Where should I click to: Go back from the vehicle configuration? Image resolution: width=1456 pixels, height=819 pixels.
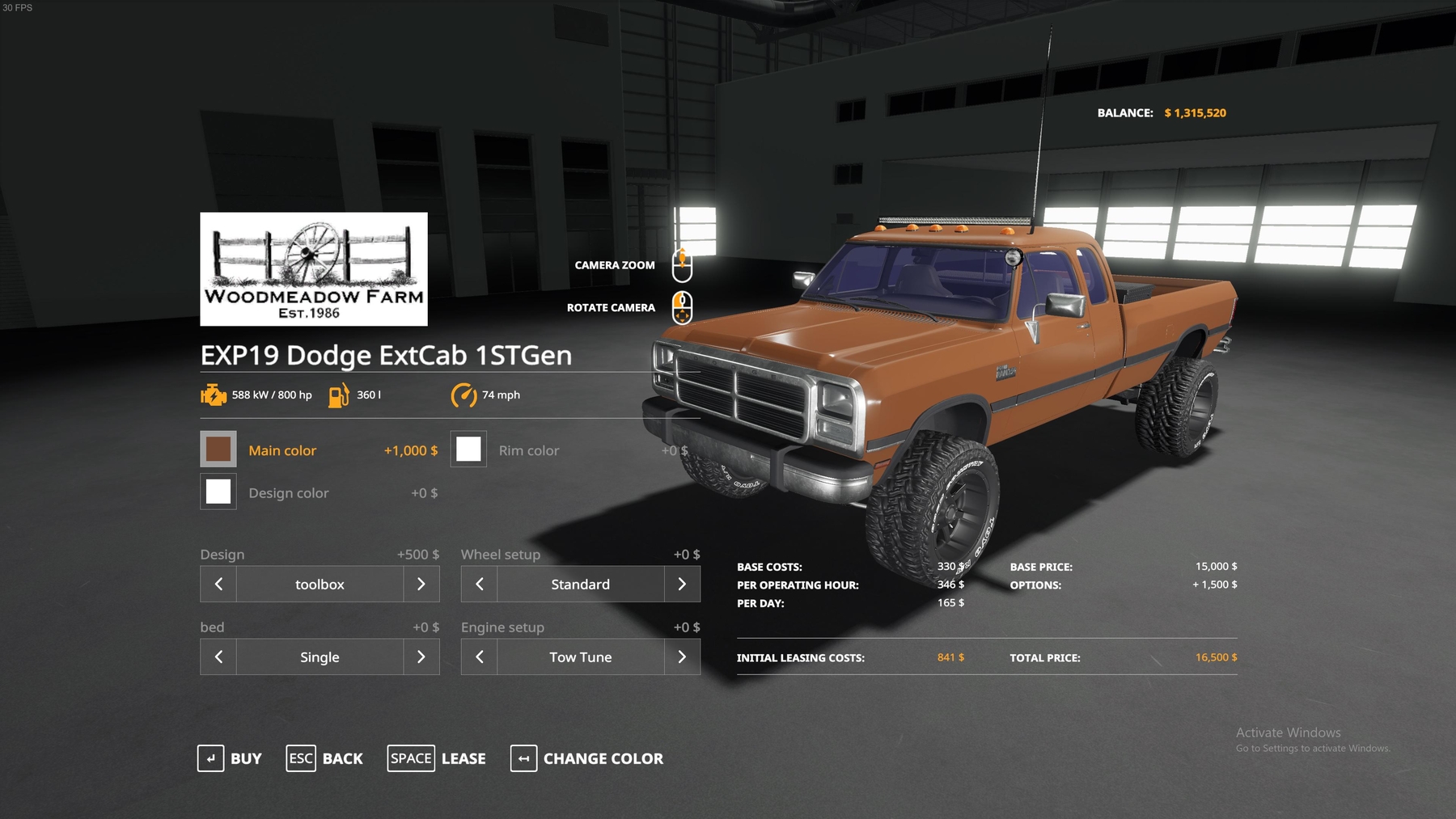tap(325, 758)
